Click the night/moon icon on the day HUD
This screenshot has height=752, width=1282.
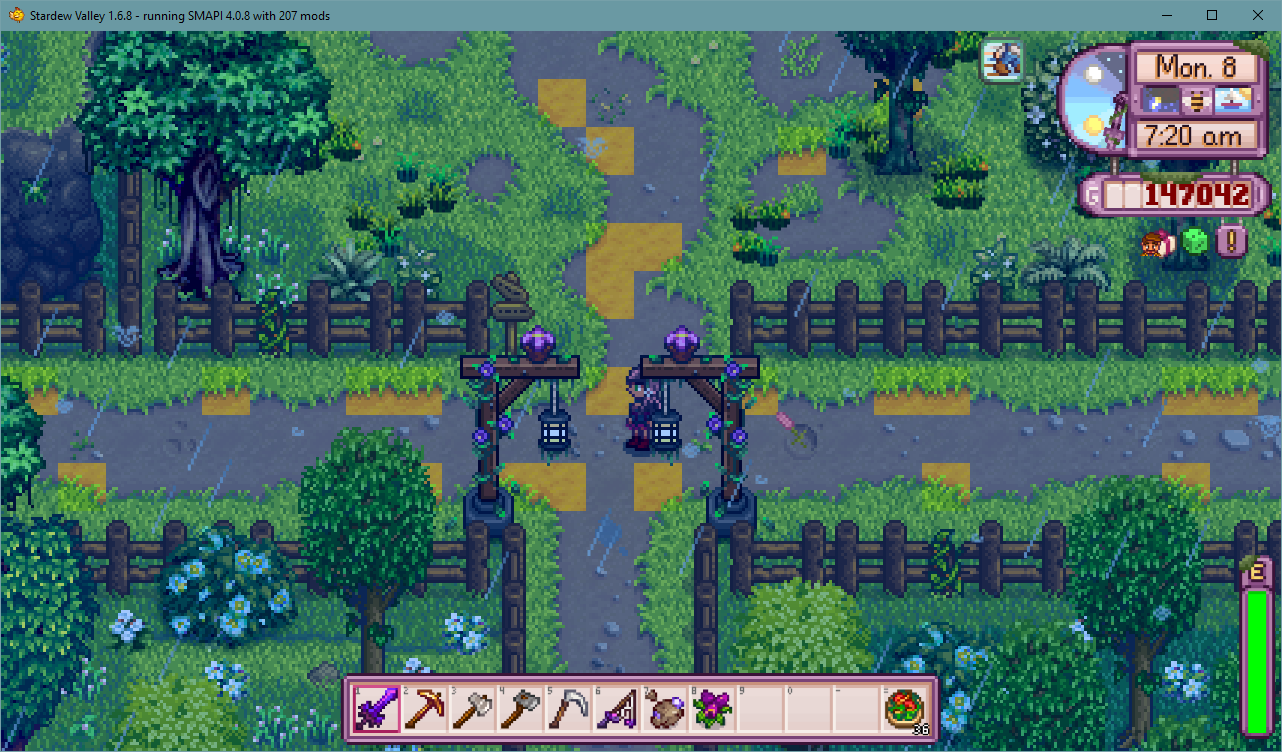[1160, 100]
